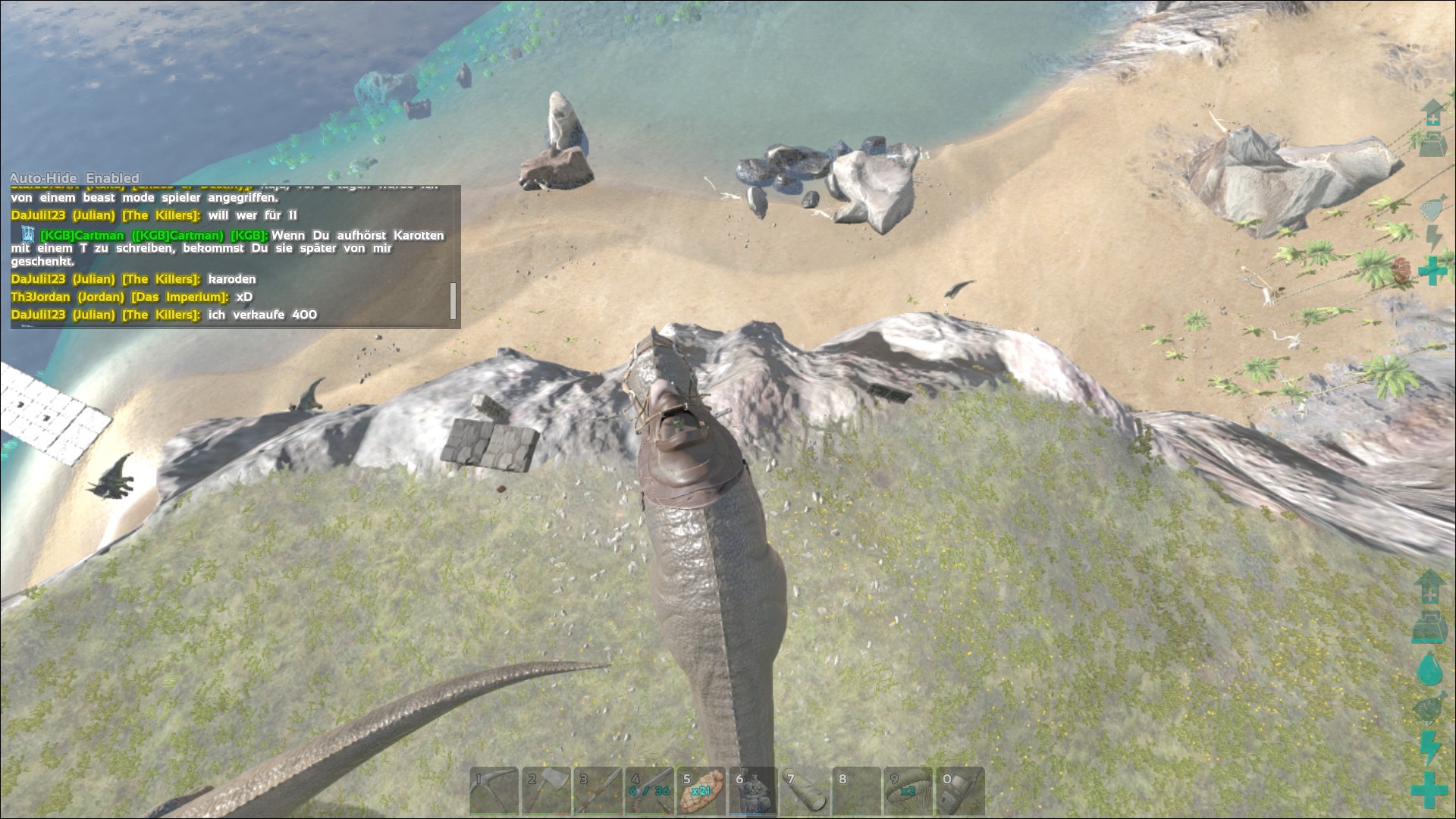
Task: Use the food stack marked x21
Action: pos(701,791)
